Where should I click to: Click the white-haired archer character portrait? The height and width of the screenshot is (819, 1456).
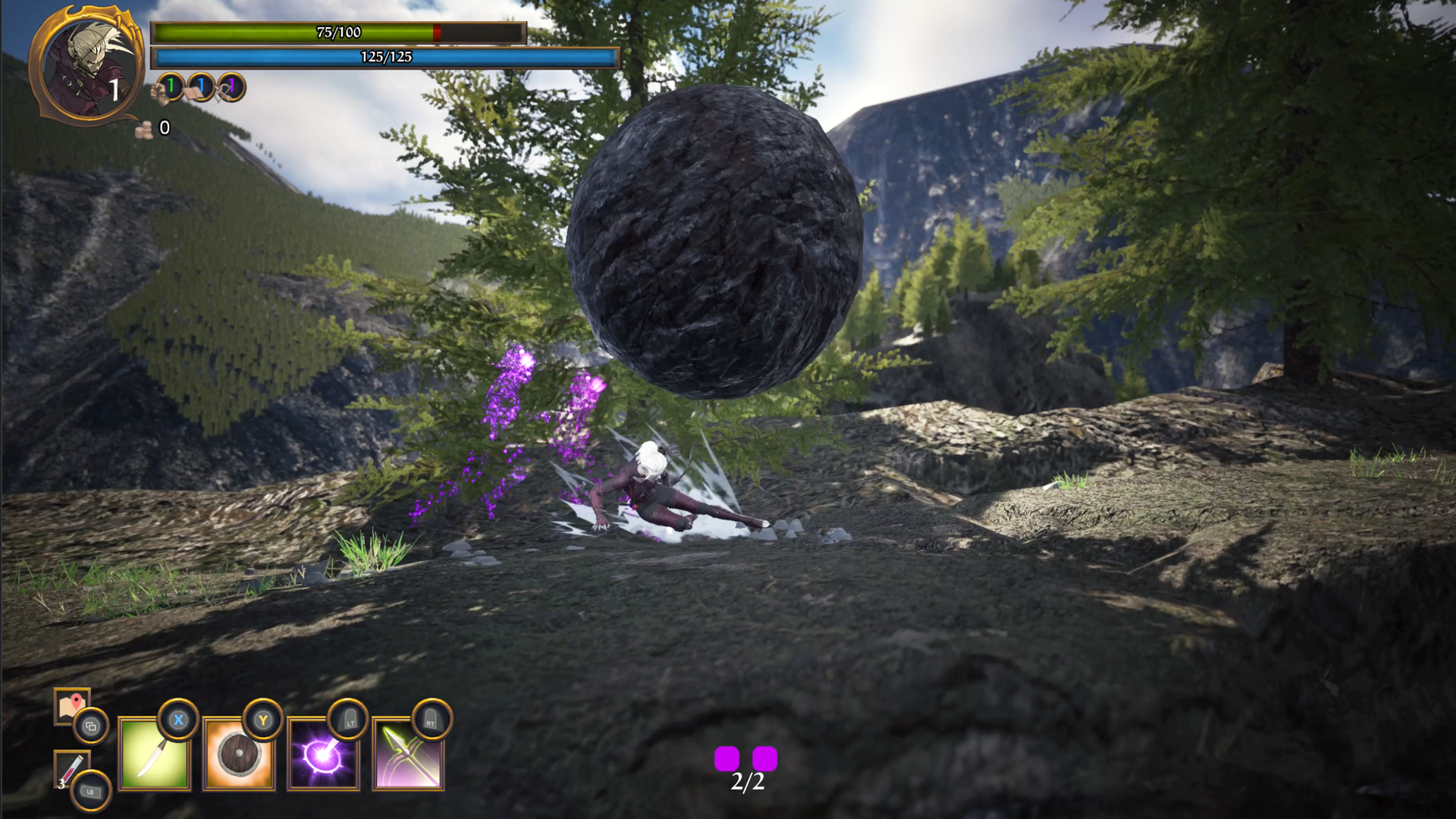(89, 67)
